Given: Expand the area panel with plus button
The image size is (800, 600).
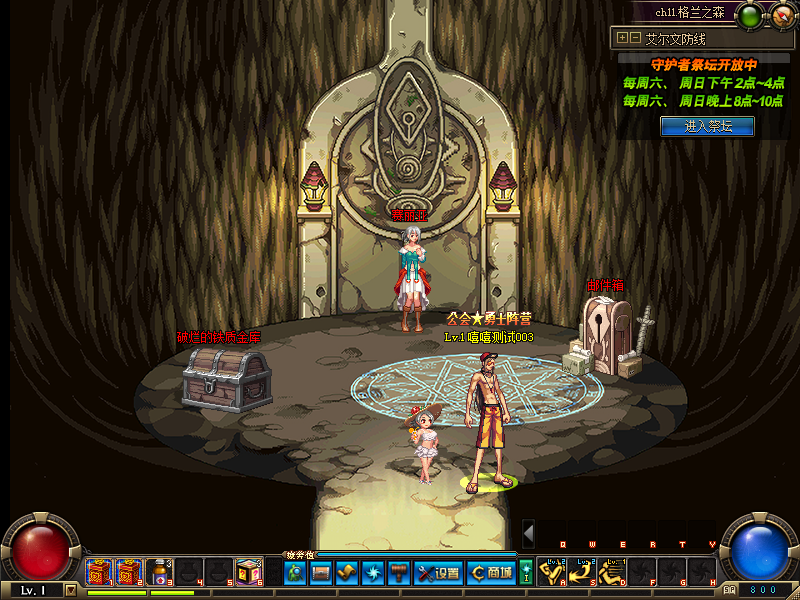Looking at the screenshot, I should 623,38.
